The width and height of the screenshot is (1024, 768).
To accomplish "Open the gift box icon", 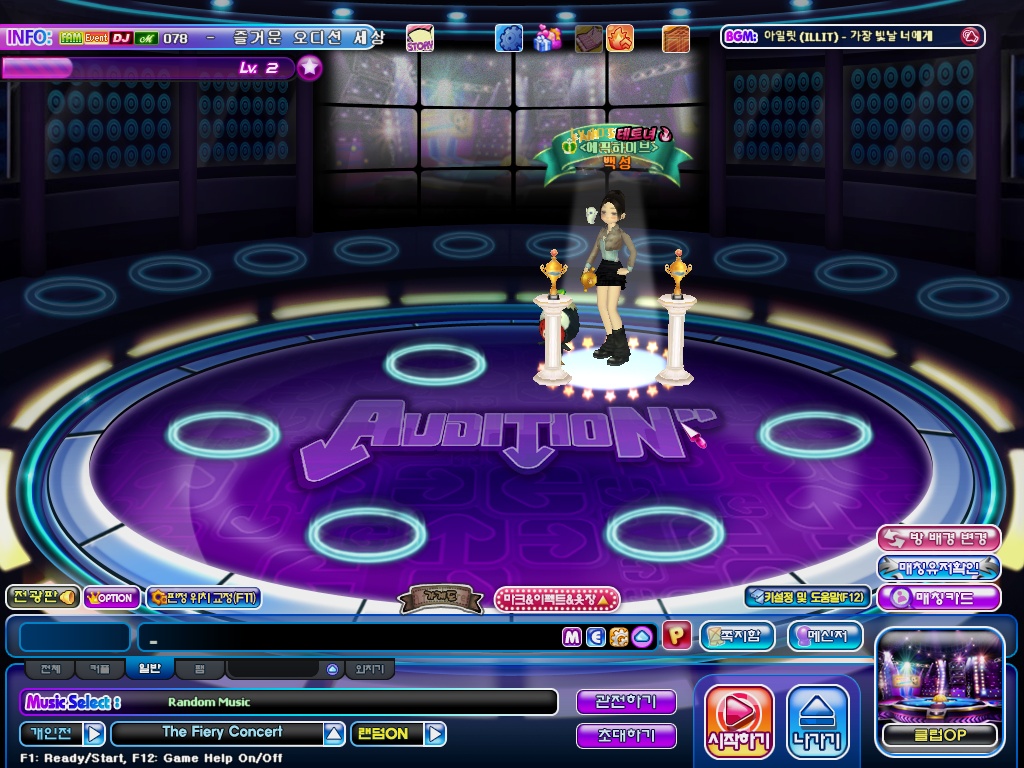I will pyautogui.click(x=547, y=39).
